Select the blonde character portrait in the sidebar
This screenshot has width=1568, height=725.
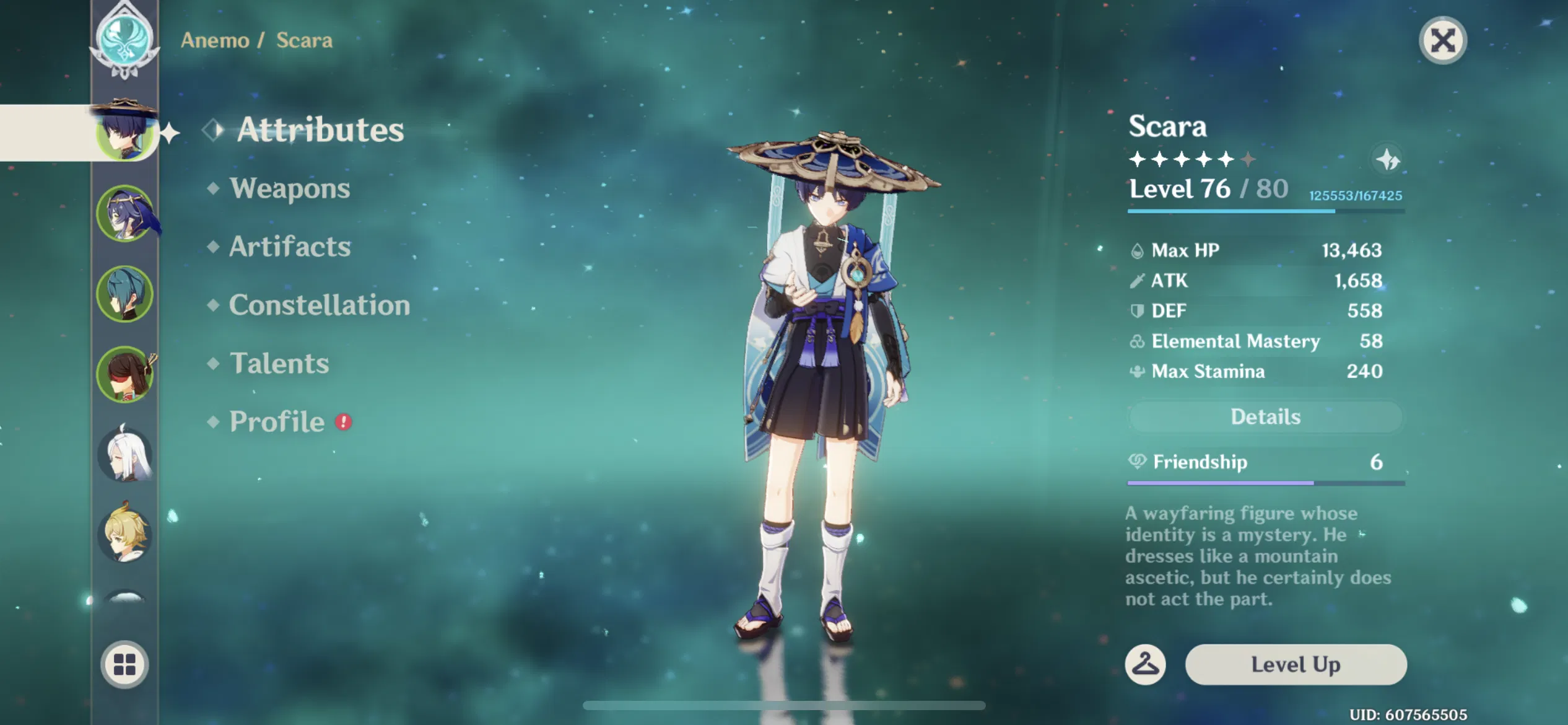tap(125, 537)
